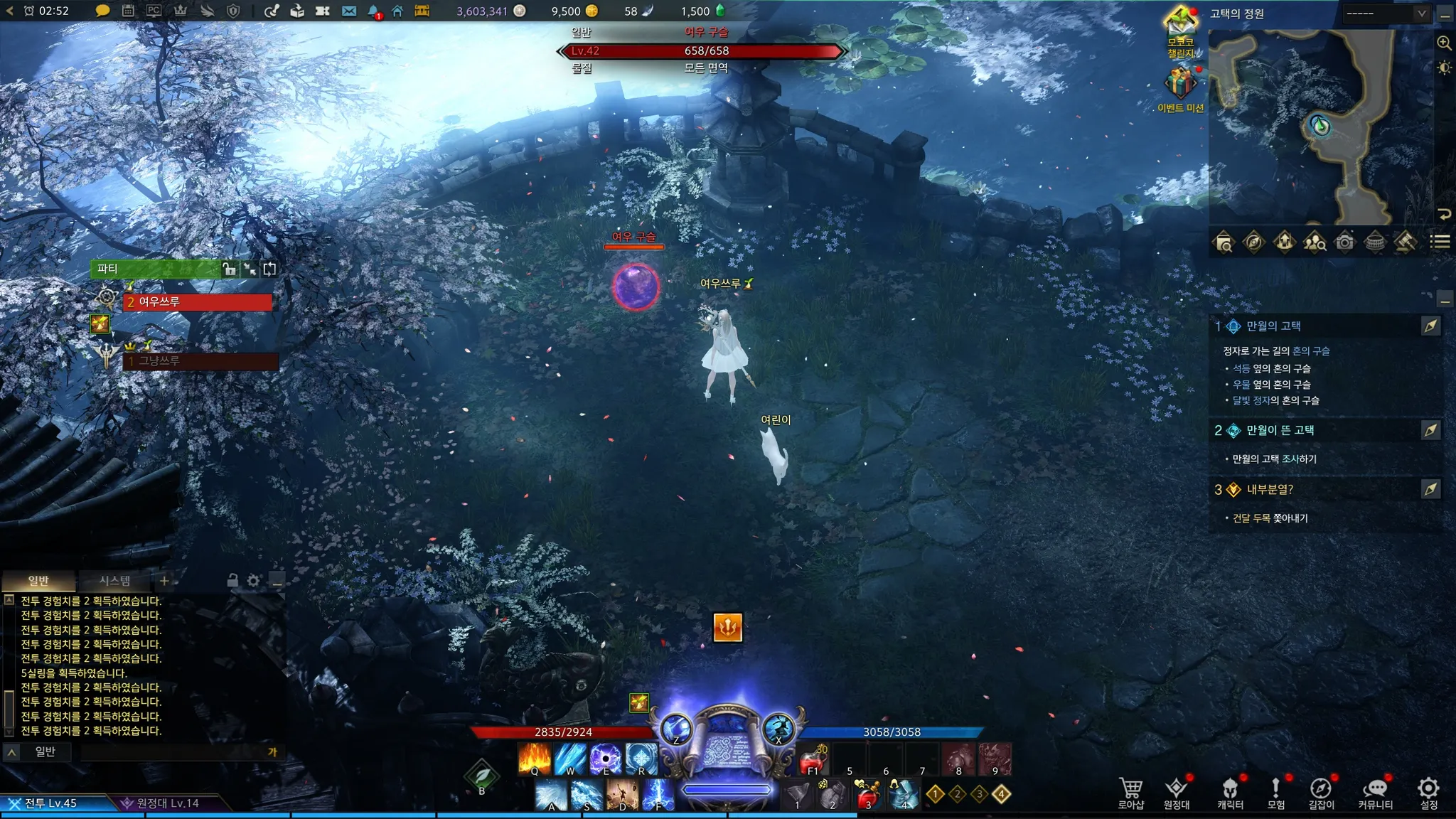Select the 일반 chat tab

click(x=38, y=581)
